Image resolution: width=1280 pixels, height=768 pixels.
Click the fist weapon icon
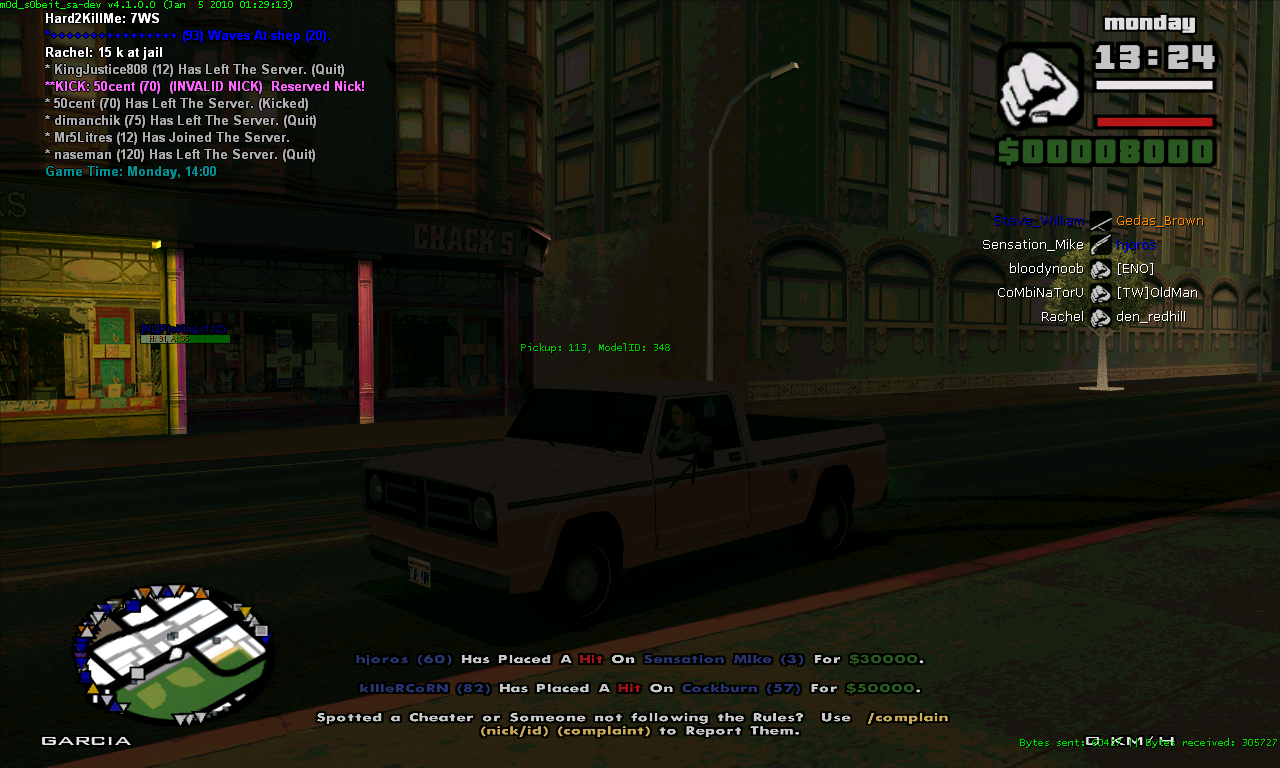1040,85
